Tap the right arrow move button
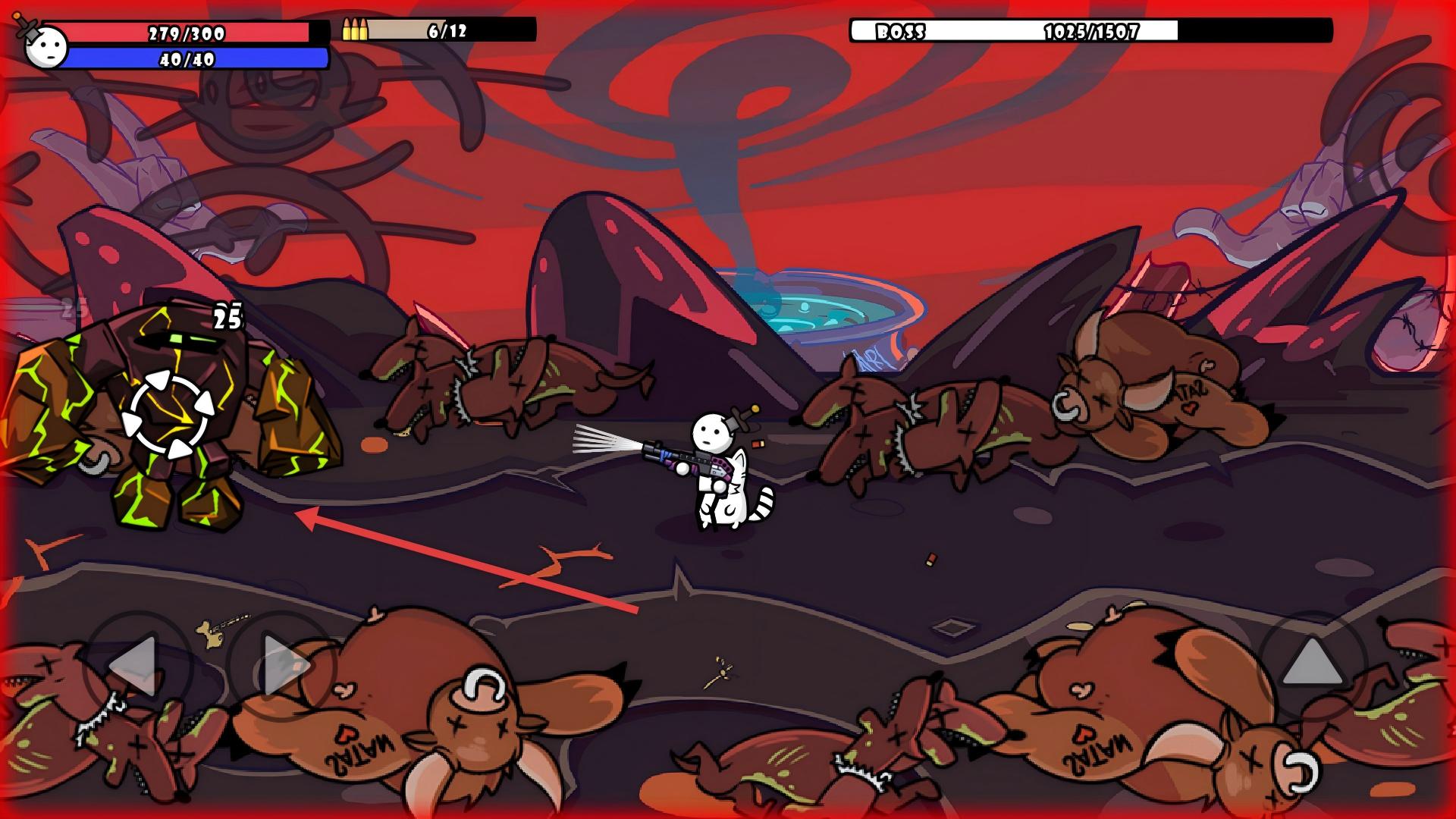Viewport: 1456px width, 819px height. point(281,666)
